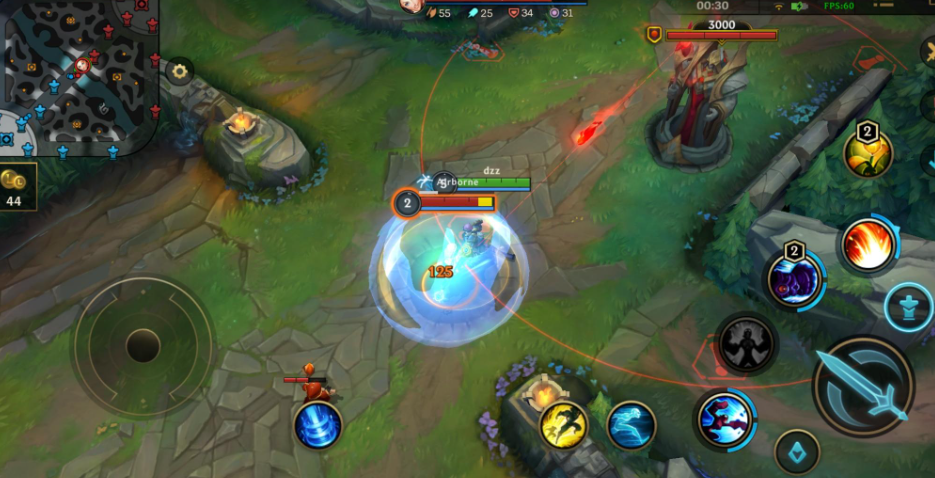The height and width of the screenshot is (478, 935).
Task: Tap the greyed-out silhouette ultimate ability
Action: click(746, 344)
